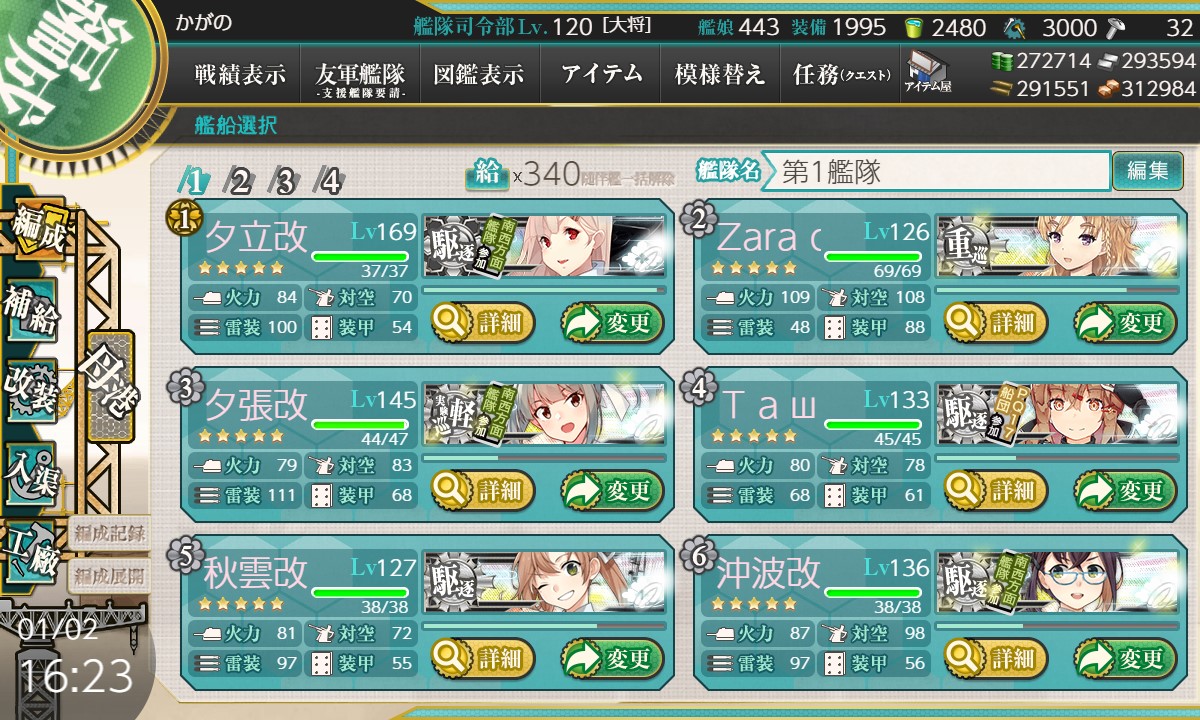
Task: Switch to fleet tab 4
Action: click(329, 182)
